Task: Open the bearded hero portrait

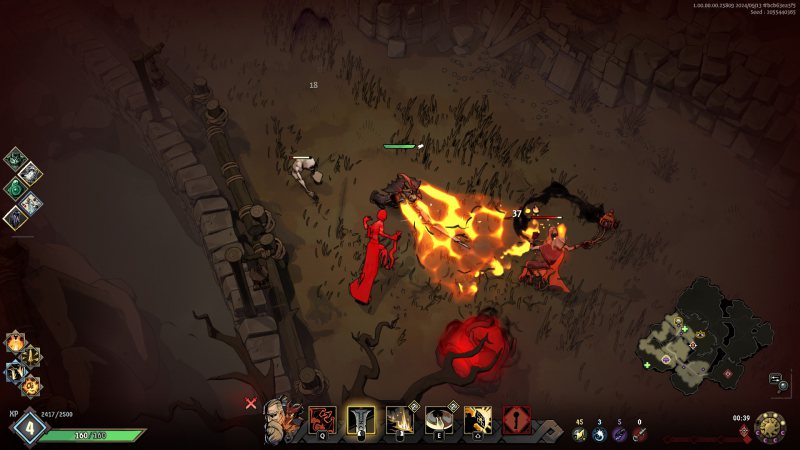Action: tap(280, 420)
